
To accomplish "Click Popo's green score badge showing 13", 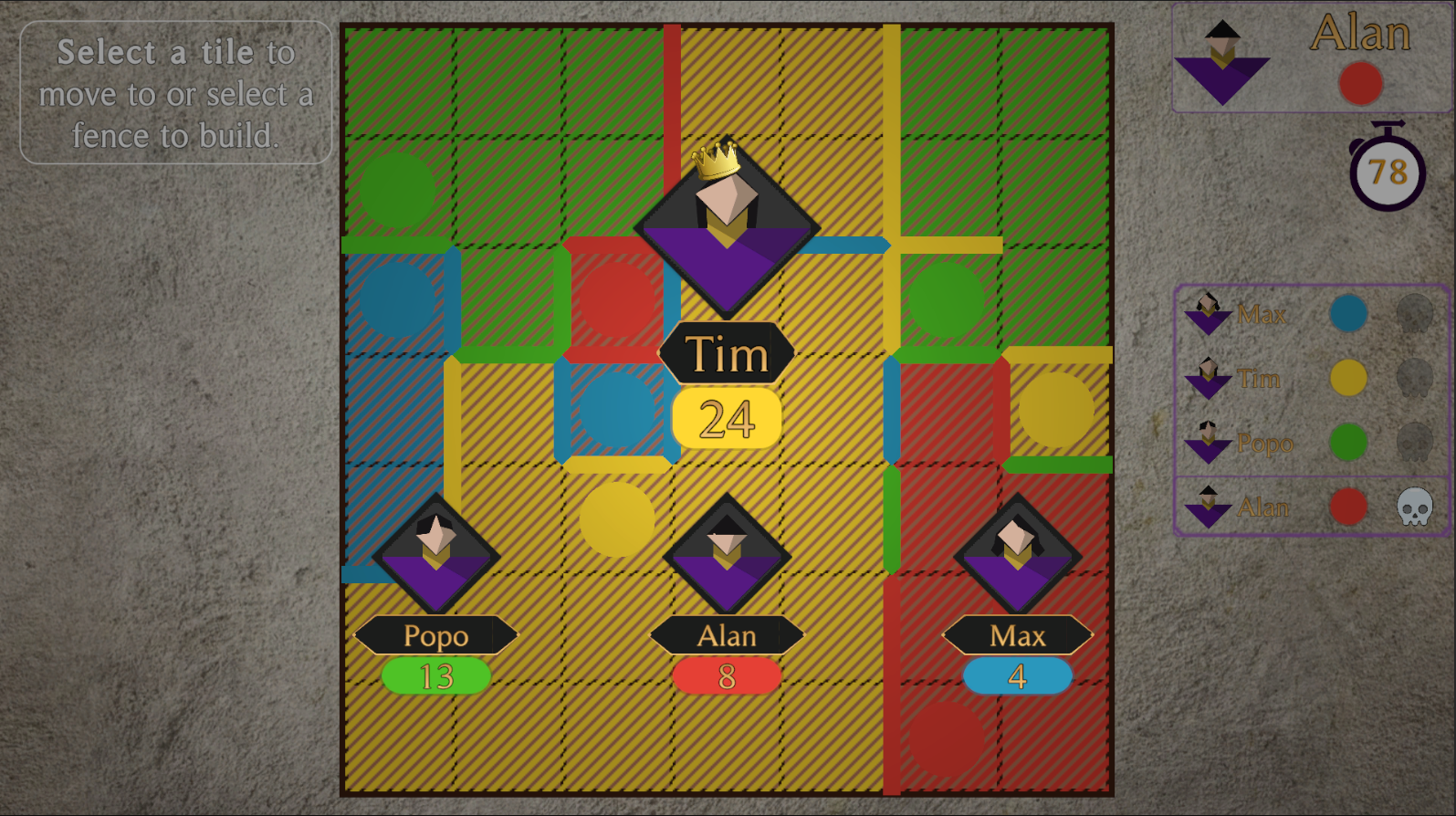I will 435,674.
